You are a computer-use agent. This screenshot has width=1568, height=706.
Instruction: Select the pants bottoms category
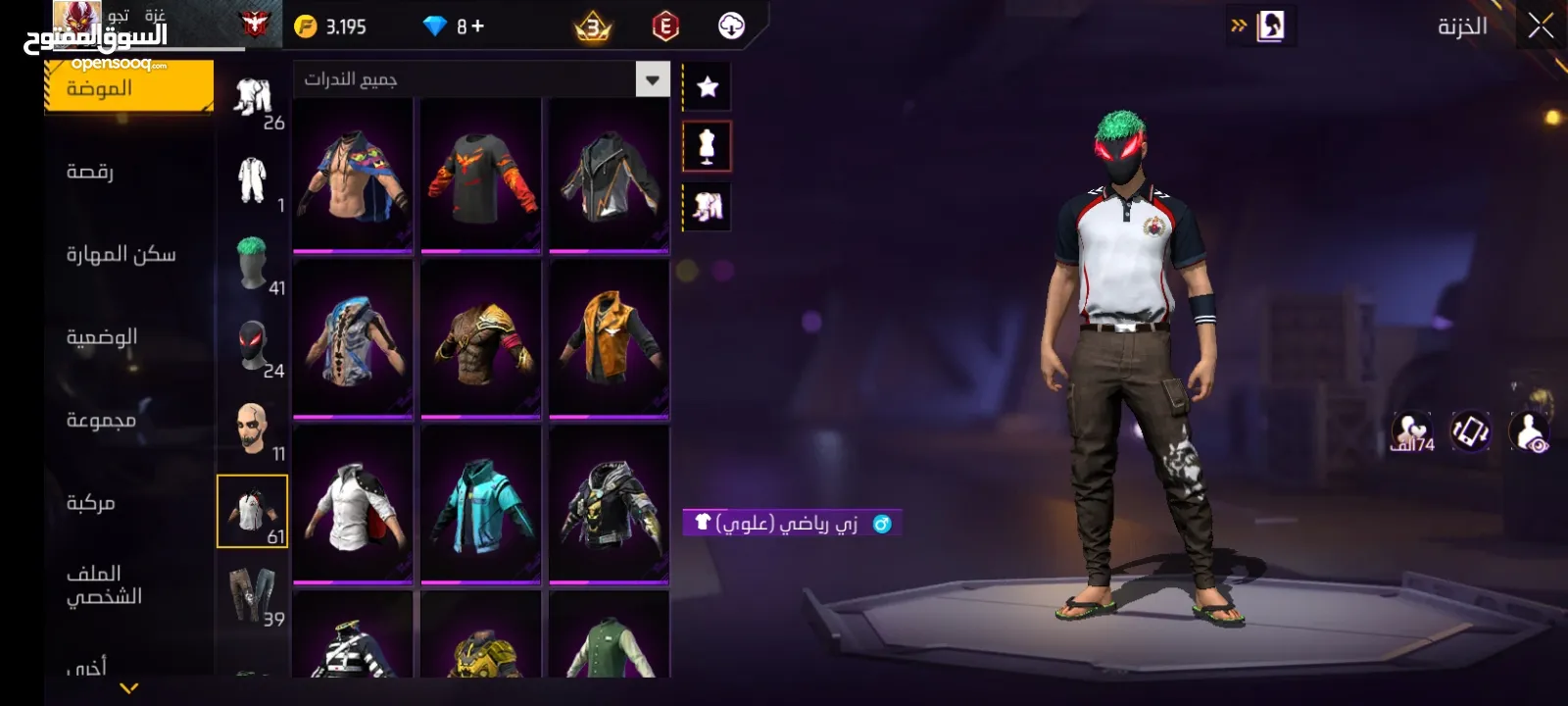point(253,594)
